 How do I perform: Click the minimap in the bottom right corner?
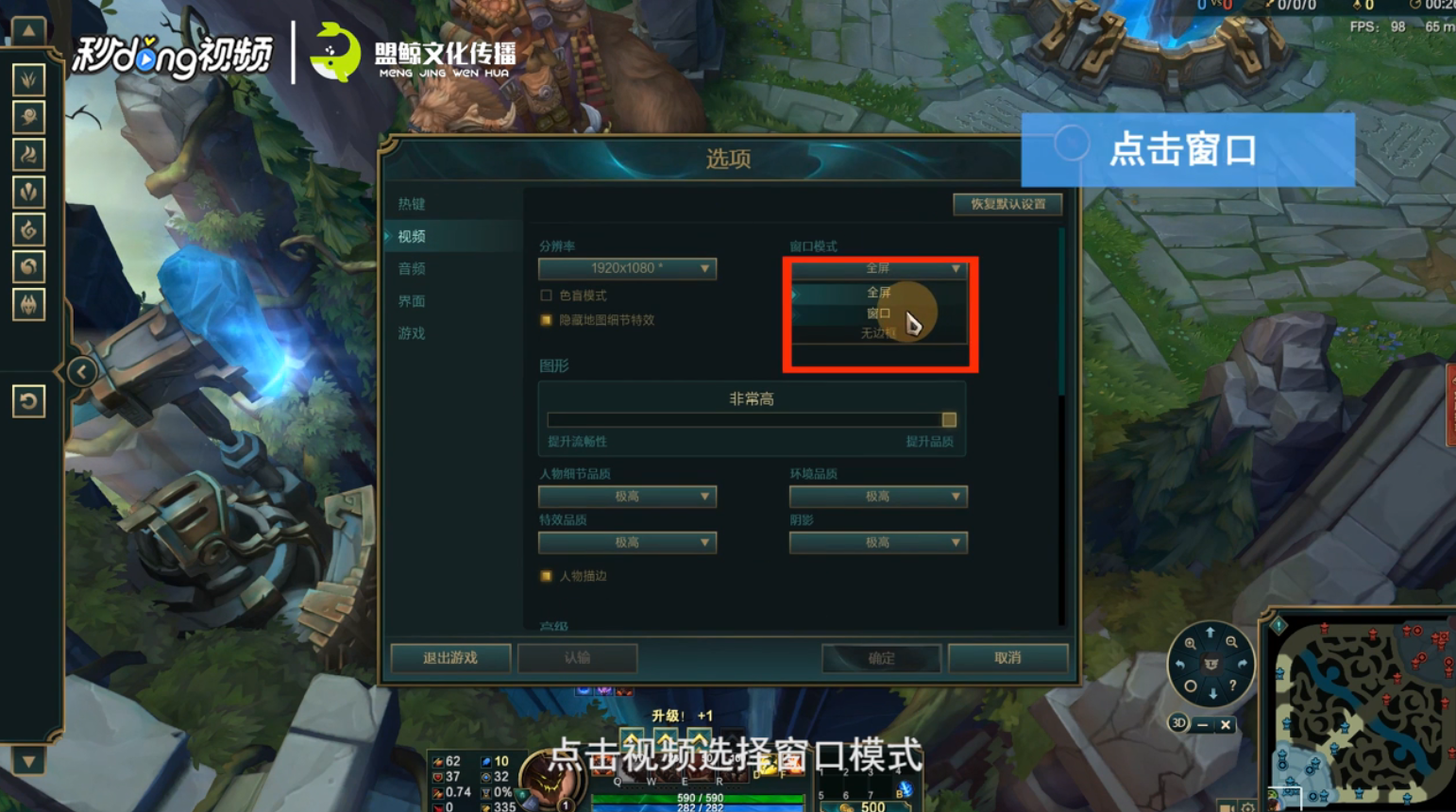click(x=1364, y=718)
